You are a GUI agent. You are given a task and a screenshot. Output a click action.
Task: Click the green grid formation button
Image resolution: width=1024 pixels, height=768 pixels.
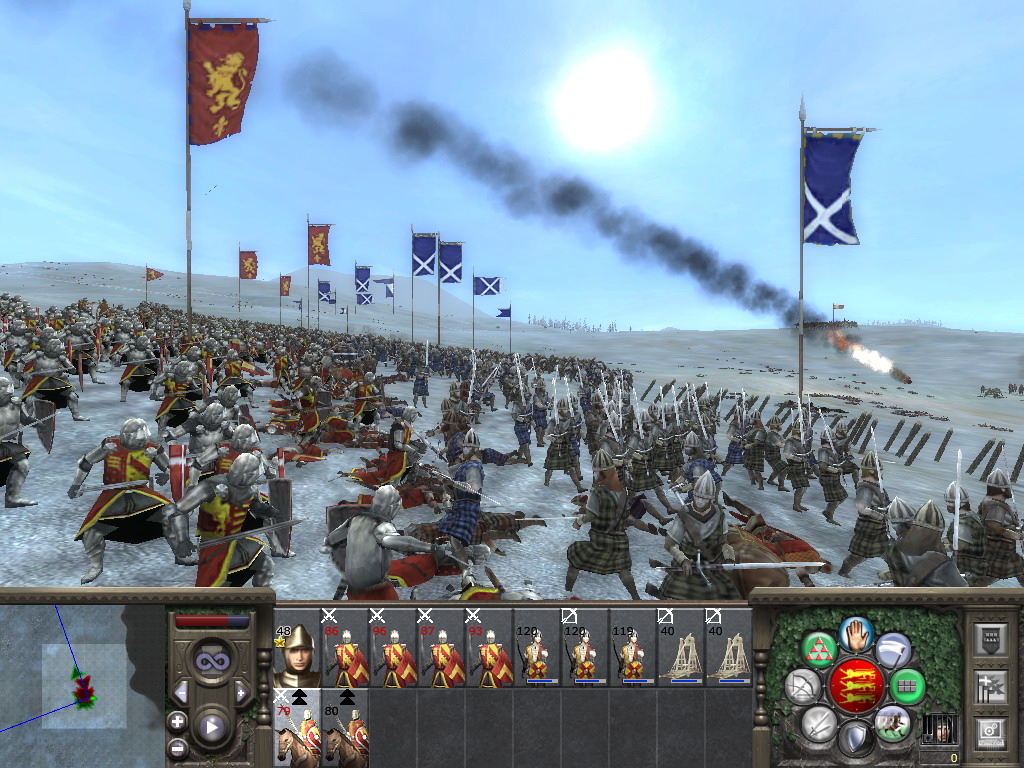tap(907, 686)
